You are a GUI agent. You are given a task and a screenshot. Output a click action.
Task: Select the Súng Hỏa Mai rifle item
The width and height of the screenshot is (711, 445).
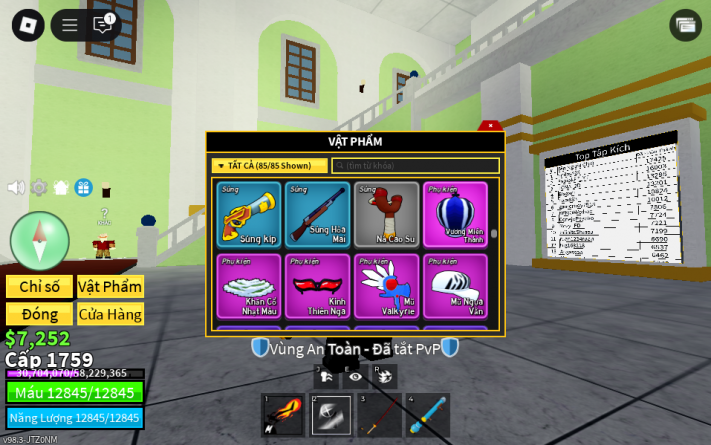pos(317,214)
